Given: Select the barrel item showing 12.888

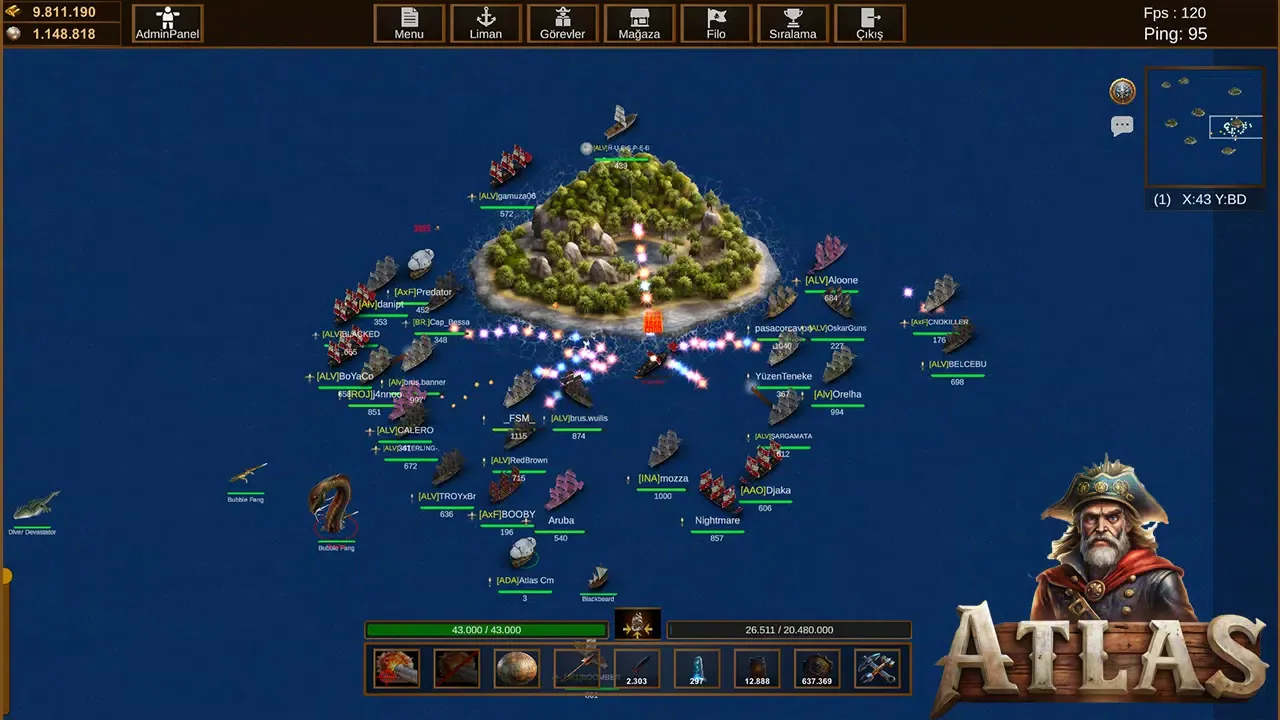Looking at the screenshot, I should point(756,668).
